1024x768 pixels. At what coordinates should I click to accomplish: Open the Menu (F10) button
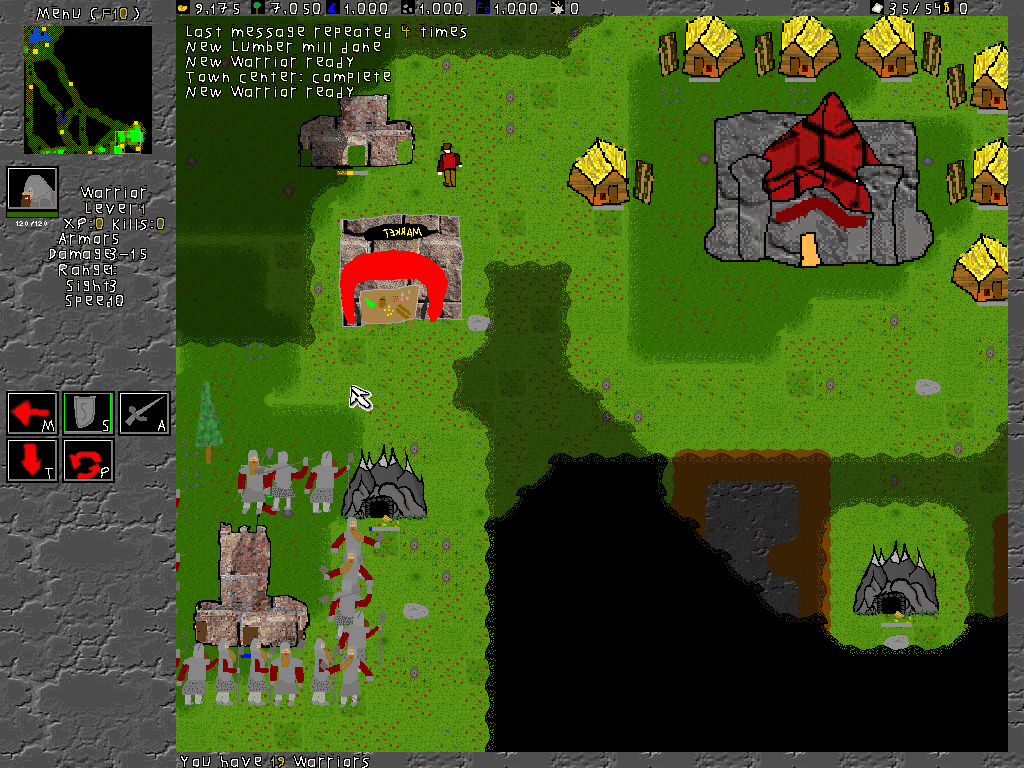[87, 12]
